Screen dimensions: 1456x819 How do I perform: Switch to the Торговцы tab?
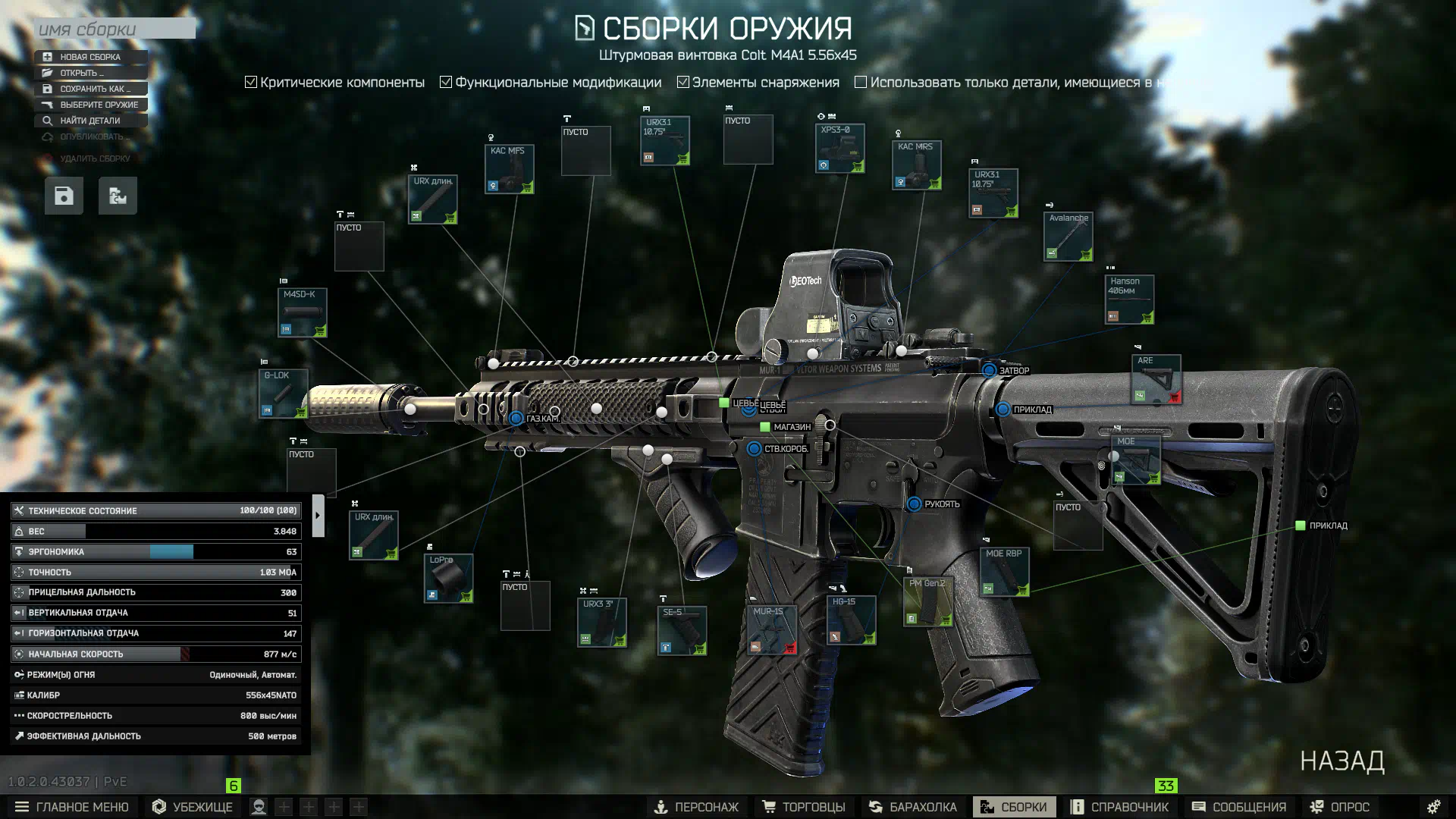(x=805, y=807)
